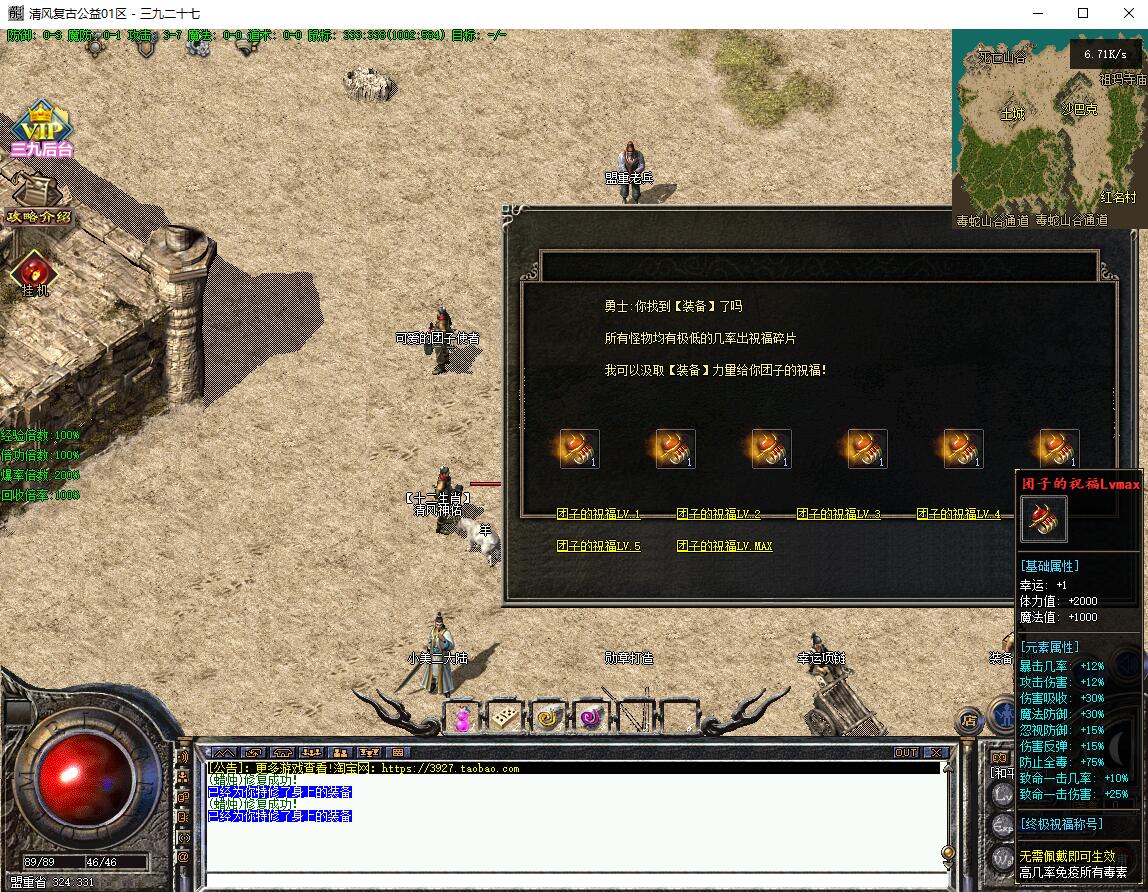
Task: Click the OUT button on chat panel
Action: pos(905,752)
